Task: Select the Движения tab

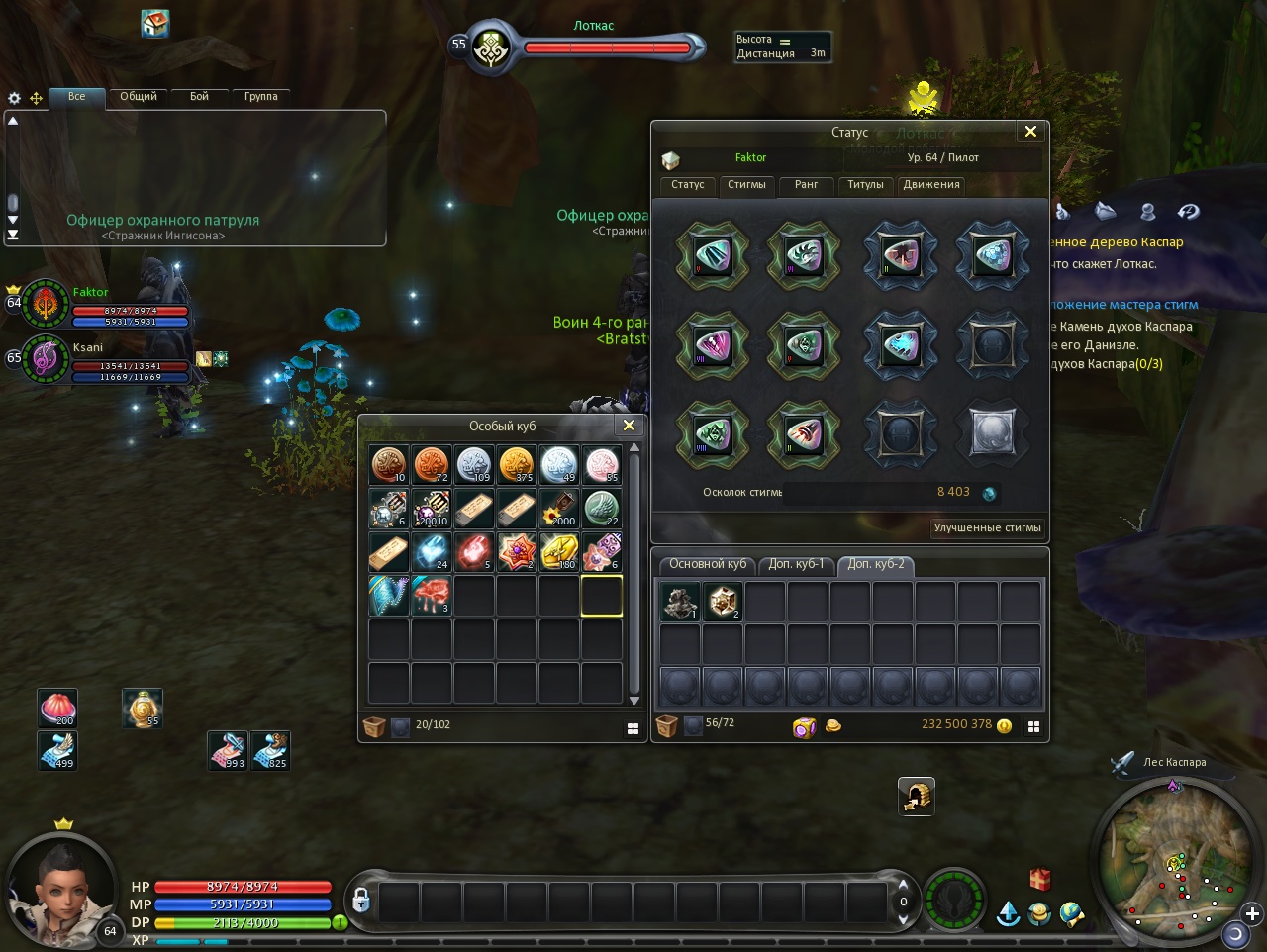Action: pyautogui.click(x=930, y=185)
